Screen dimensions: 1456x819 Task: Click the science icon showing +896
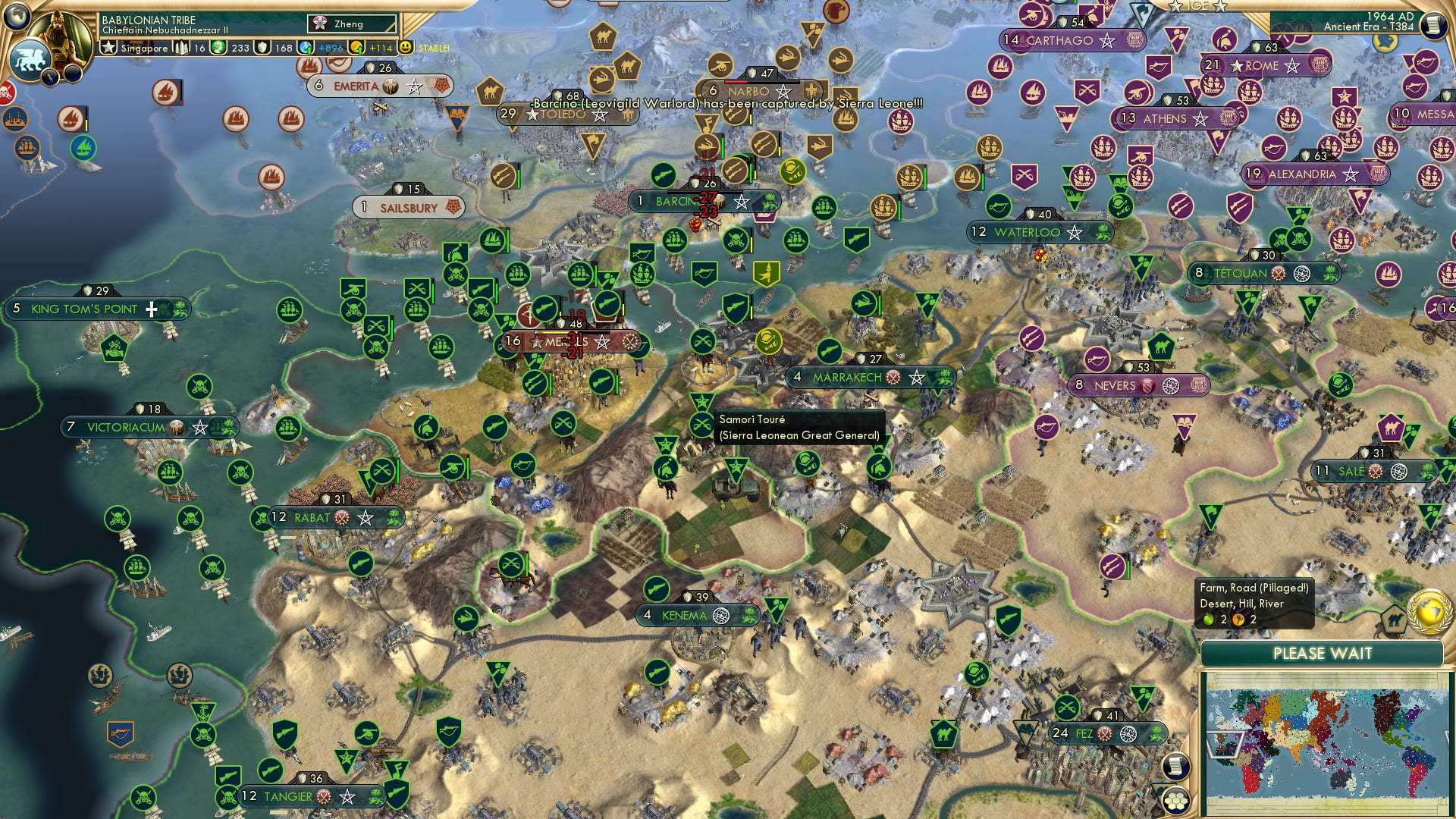coord(306,47)
